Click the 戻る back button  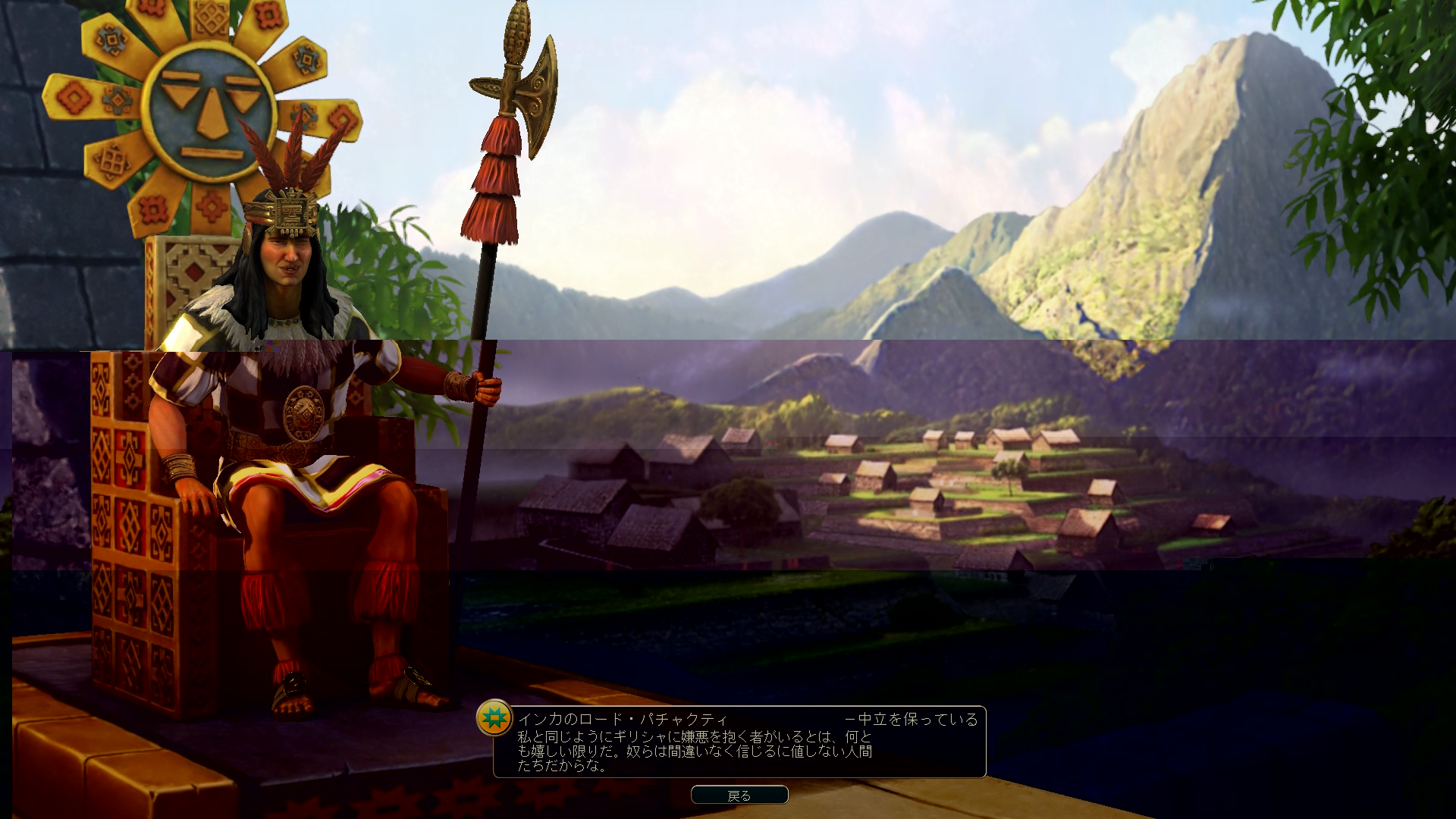tap(739, 795)
